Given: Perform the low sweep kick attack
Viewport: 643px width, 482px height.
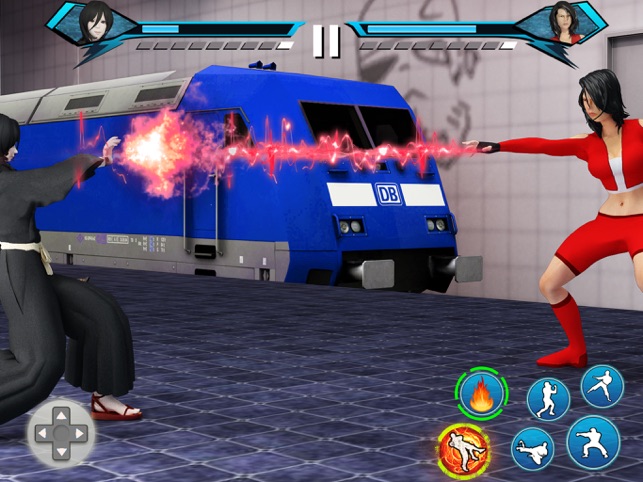Looking at the screenshot, I should click(x=533, y=449).
